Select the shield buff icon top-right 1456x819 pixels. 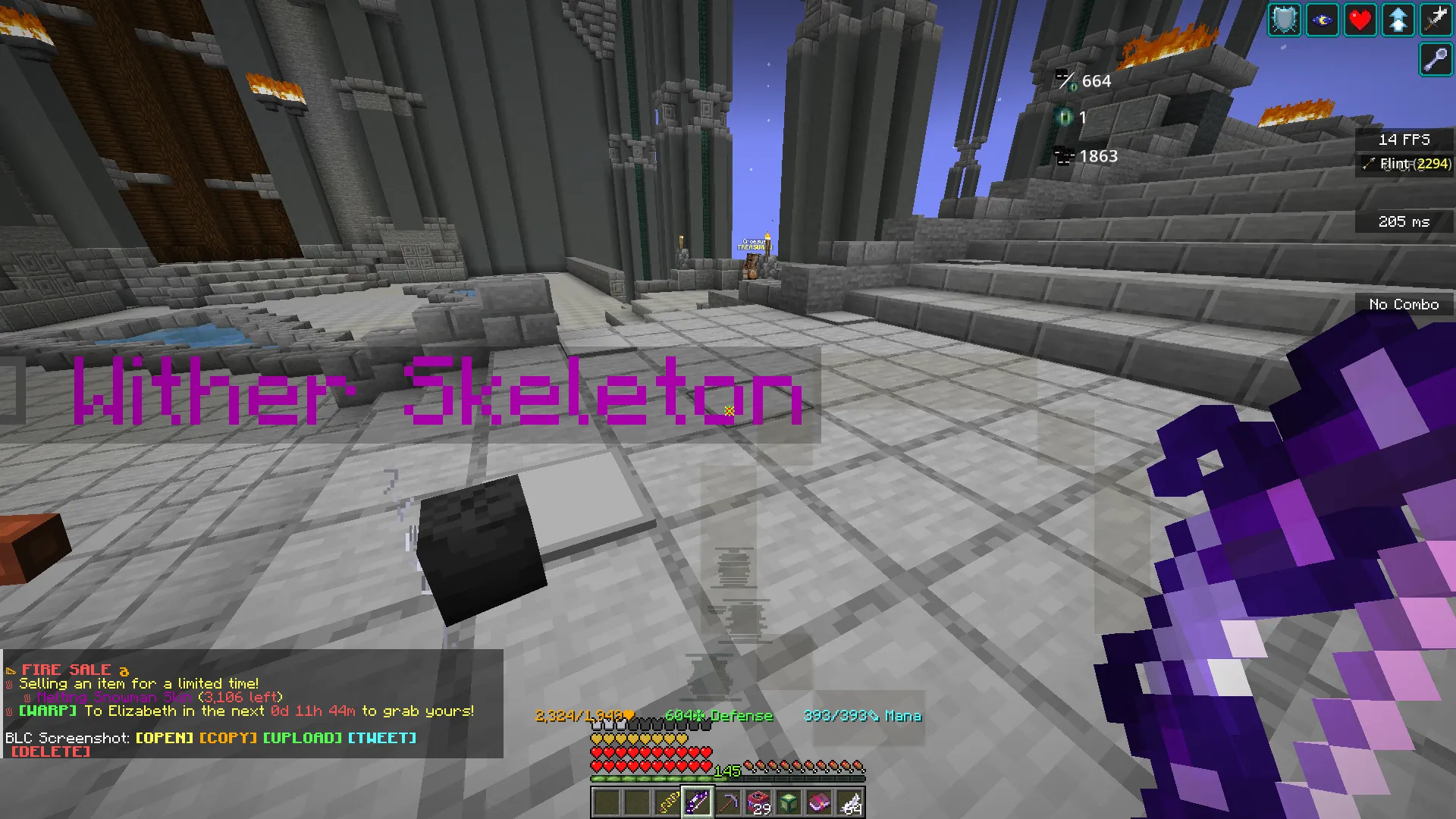click(x=1283, y=20)
